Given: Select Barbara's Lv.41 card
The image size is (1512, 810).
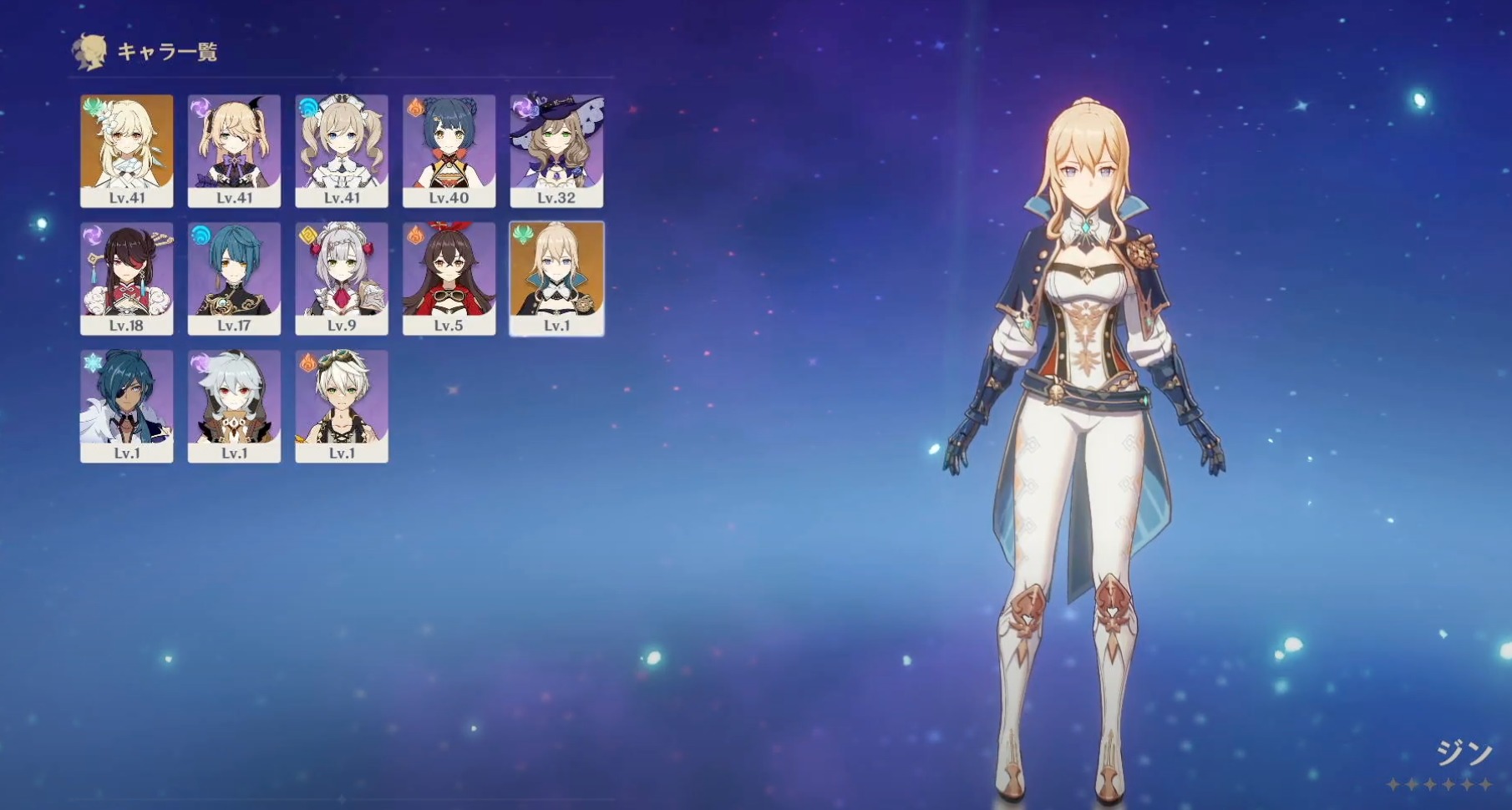Looking at the screenshot, I should pyautogui.click(x=342, y=150).
